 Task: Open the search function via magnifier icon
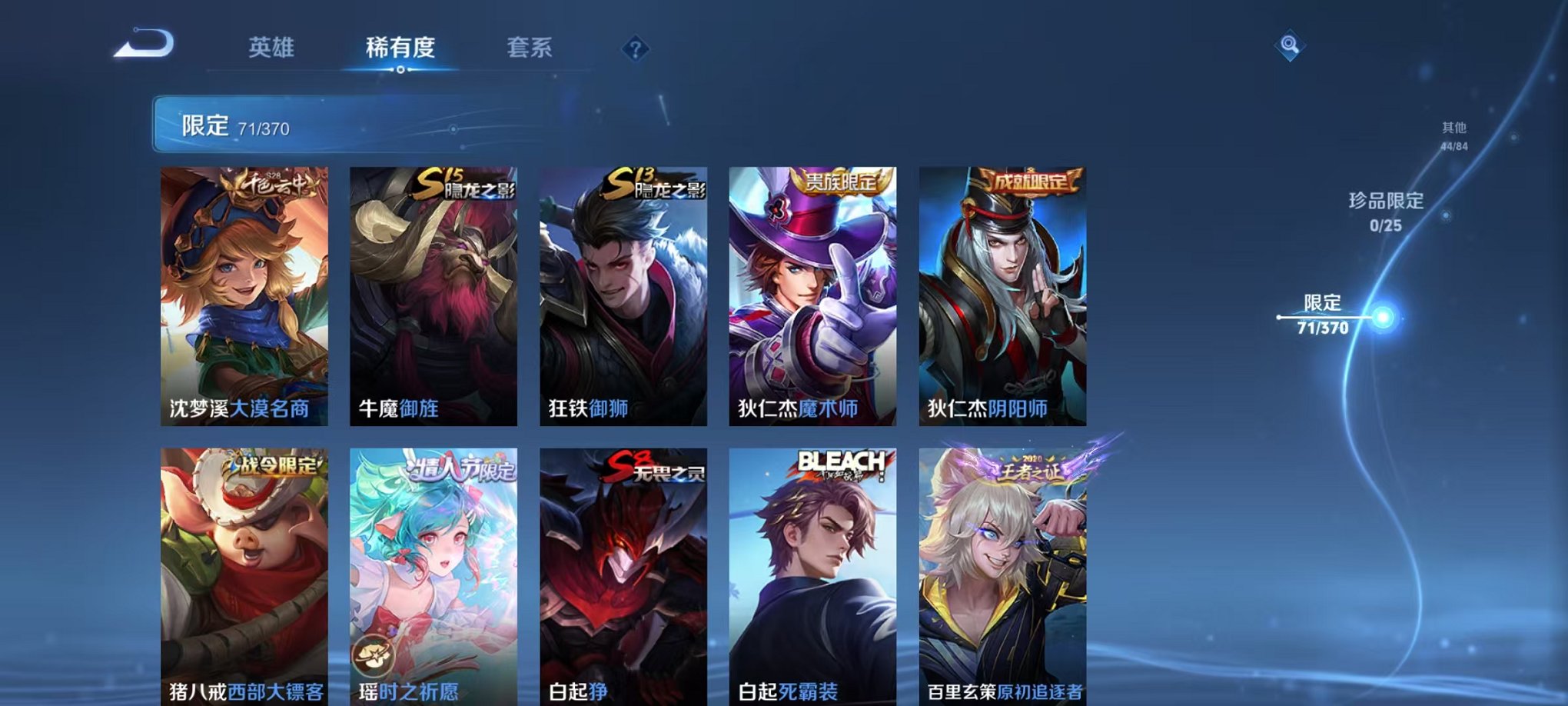click(1291, 44)
